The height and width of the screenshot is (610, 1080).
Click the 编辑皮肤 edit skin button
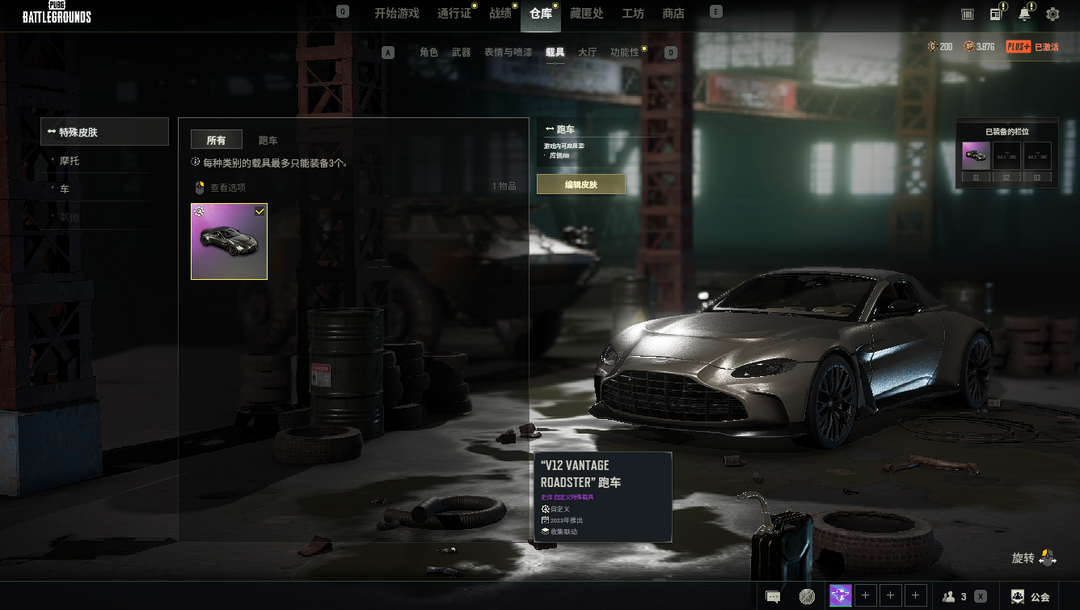click(581, 184)
